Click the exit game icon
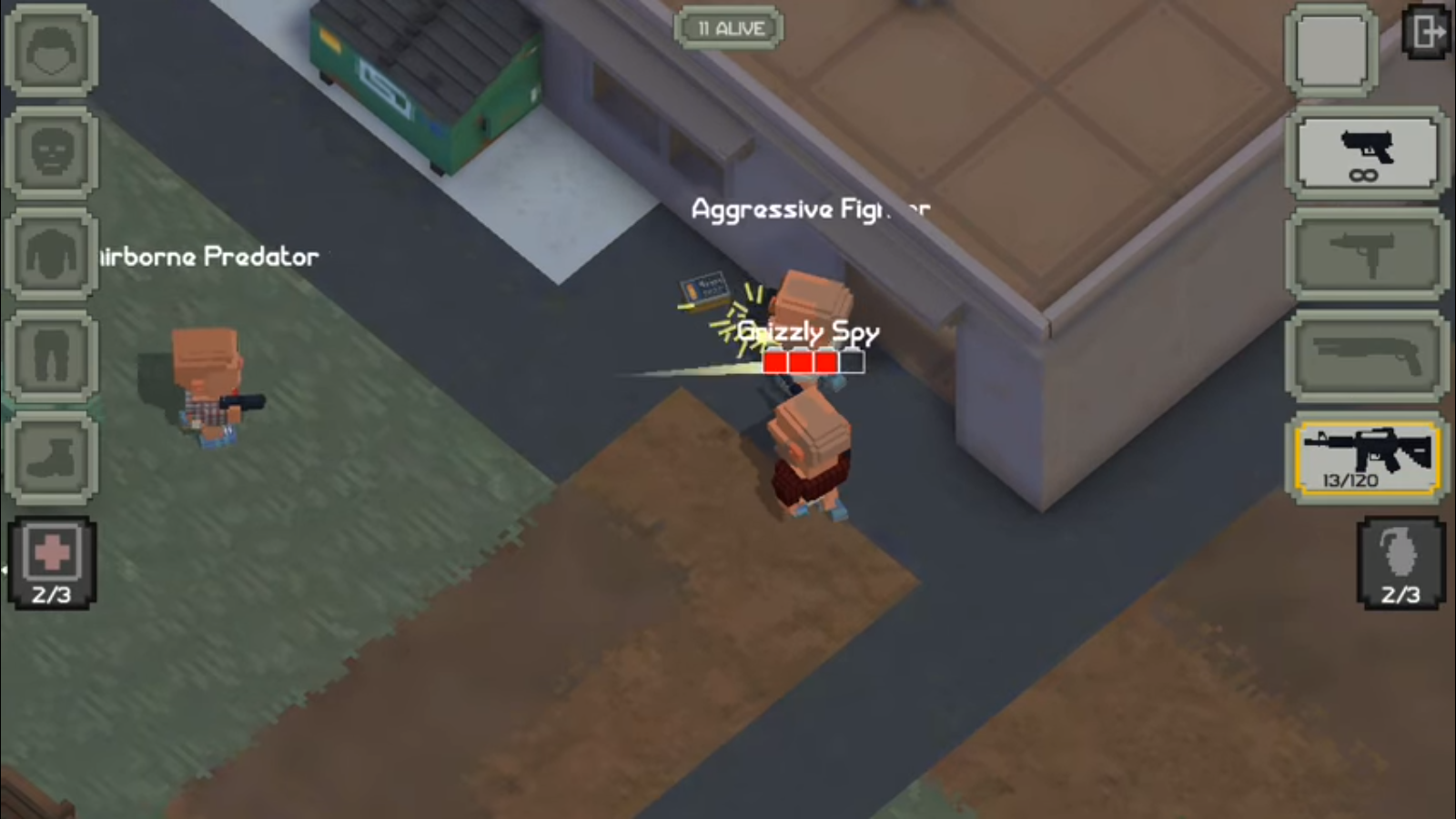The image size is (1456, 819). coord(1427,33)
